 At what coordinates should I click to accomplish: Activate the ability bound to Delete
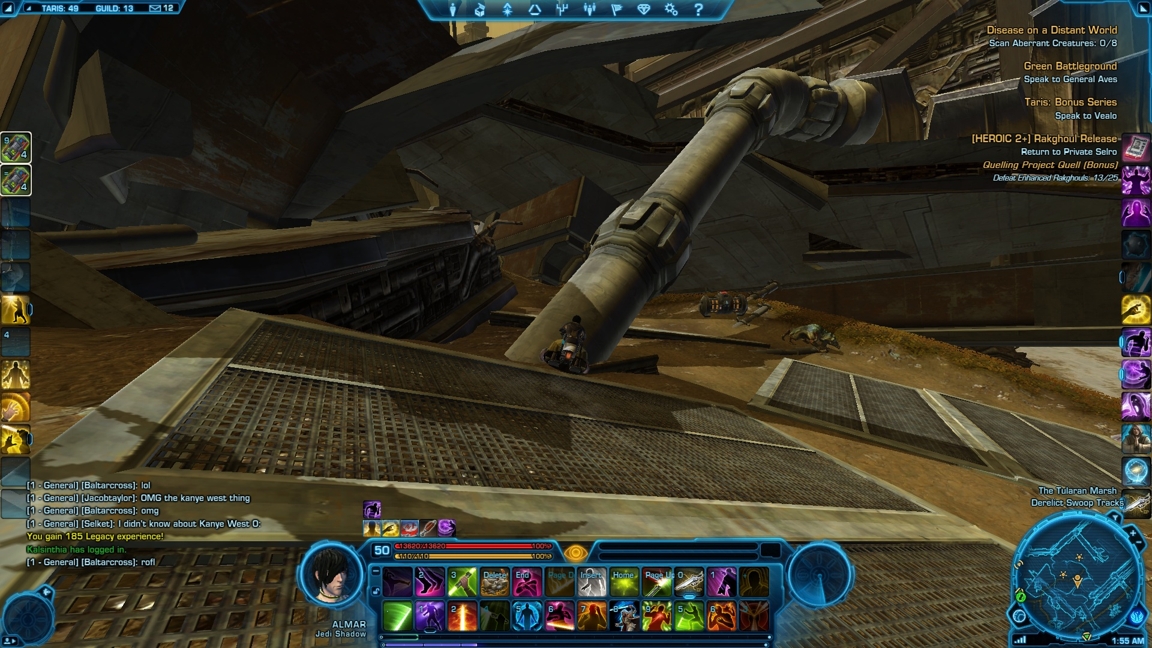click(x=495, y=582)
